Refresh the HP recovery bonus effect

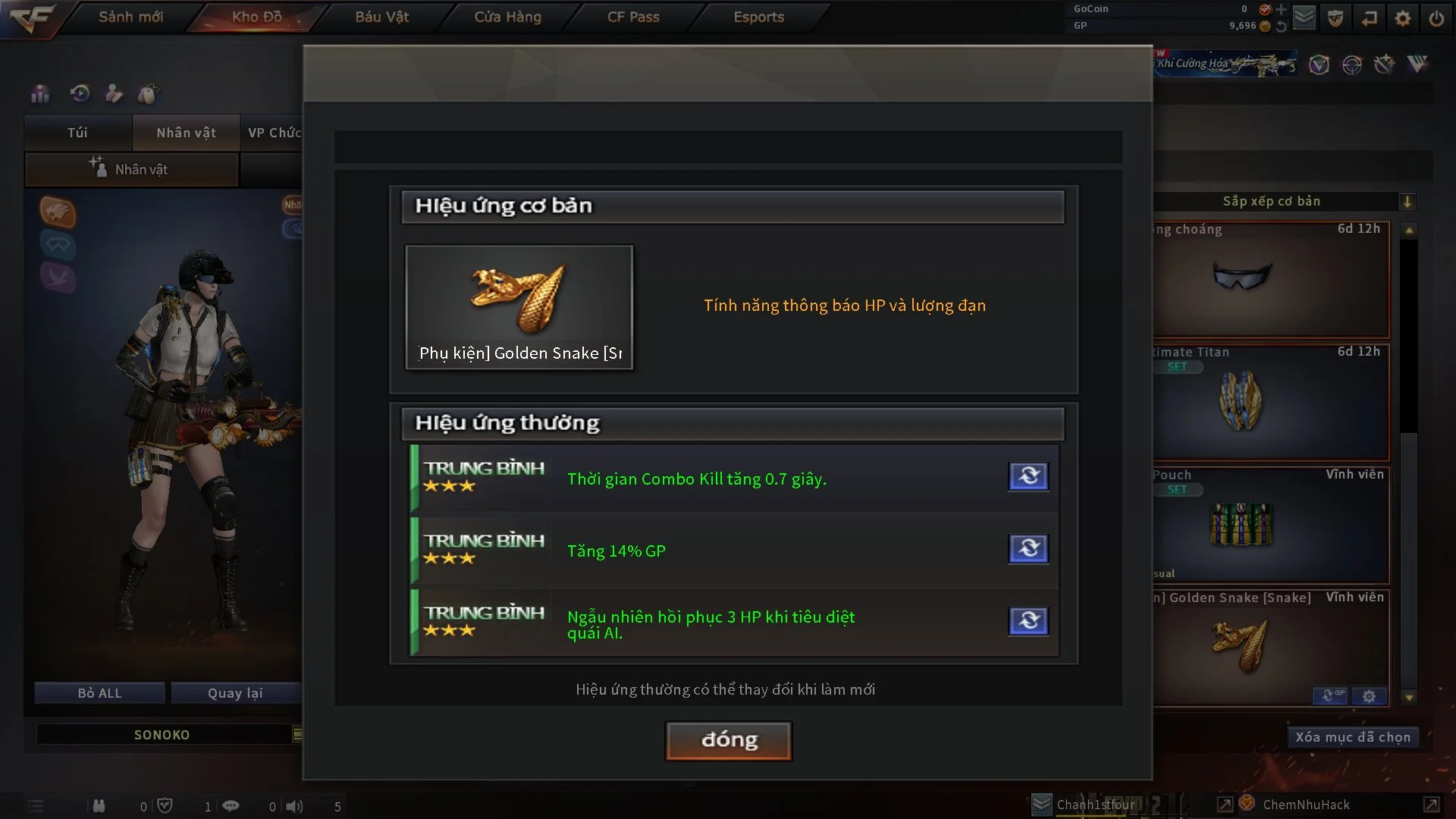[x=1028, y=621]
